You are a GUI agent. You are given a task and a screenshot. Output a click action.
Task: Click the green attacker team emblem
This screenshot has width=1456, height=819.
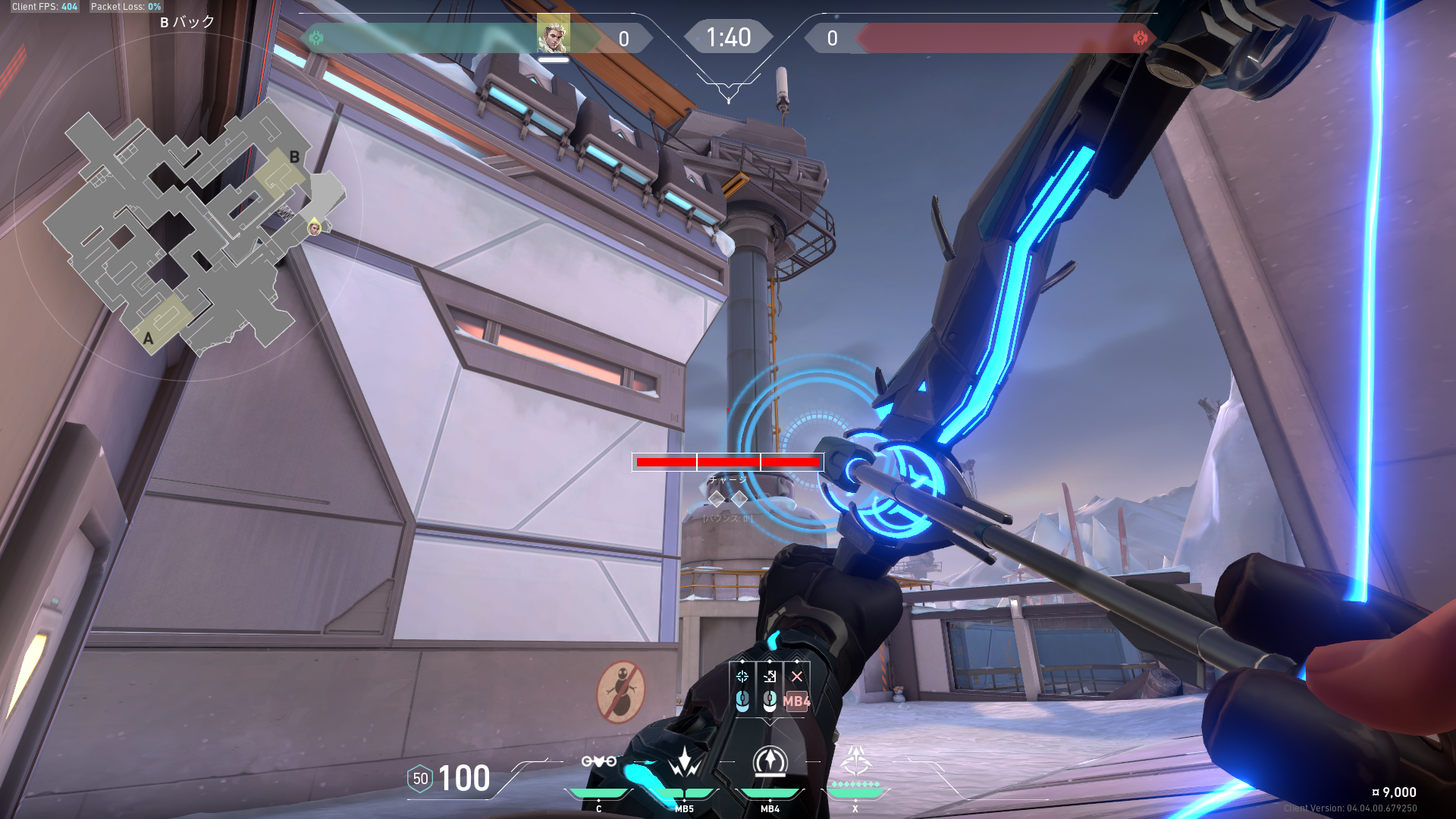pos(316,38)
